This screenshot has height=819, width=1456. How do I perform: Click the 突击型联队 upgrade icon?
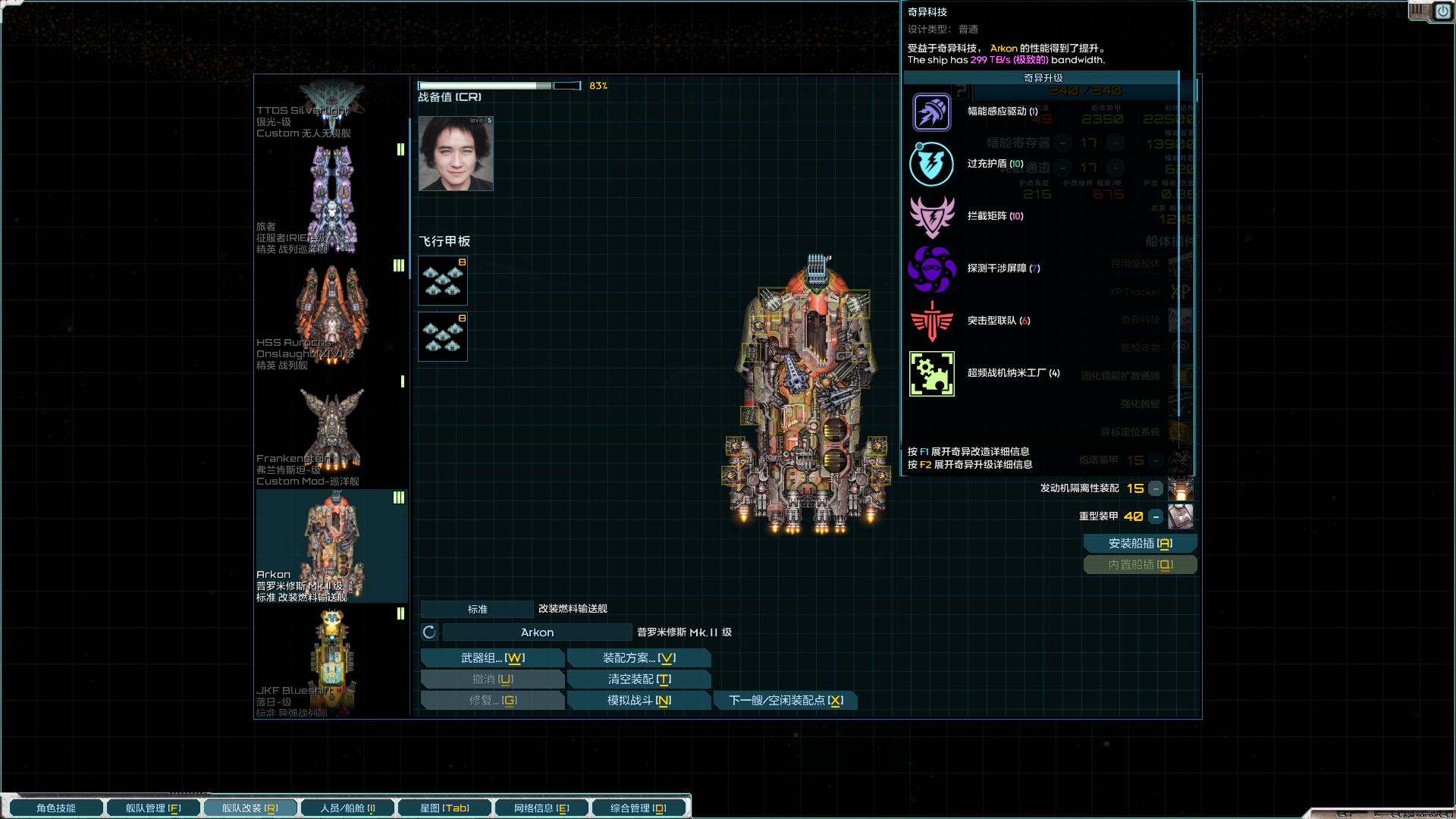931,320
